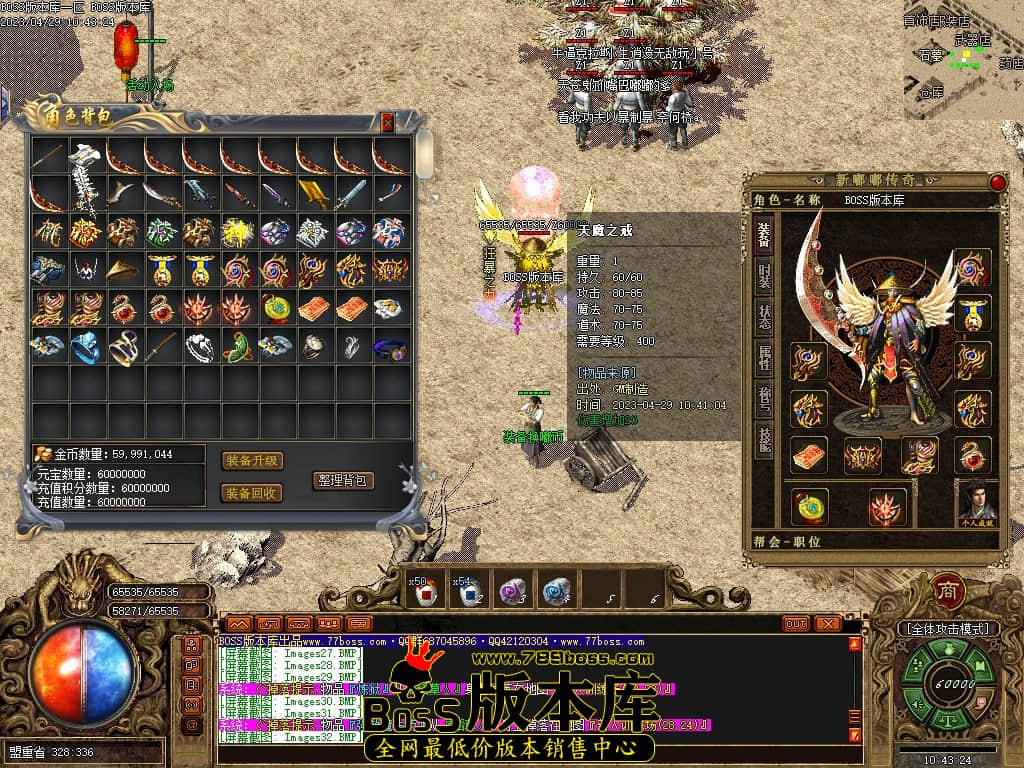Switch to the 时装 fashion tab
This screenshot has width=1024, height=768.
pyautogui.click(x=763, y=276)
